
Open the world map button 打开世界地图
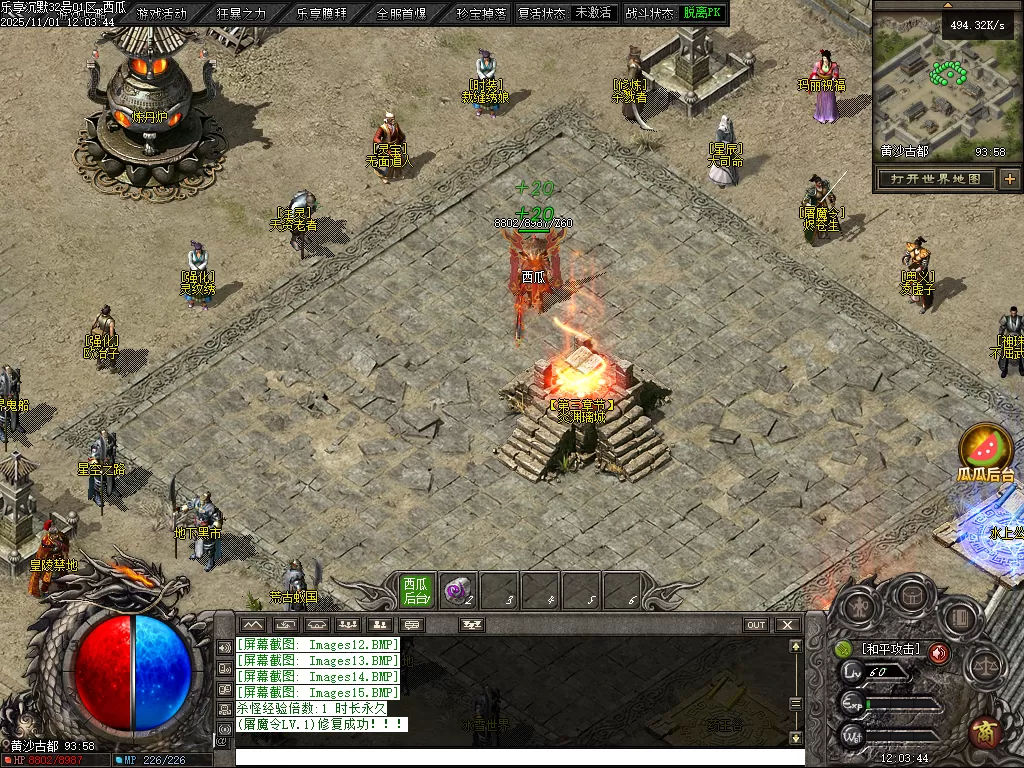point(935,179)
